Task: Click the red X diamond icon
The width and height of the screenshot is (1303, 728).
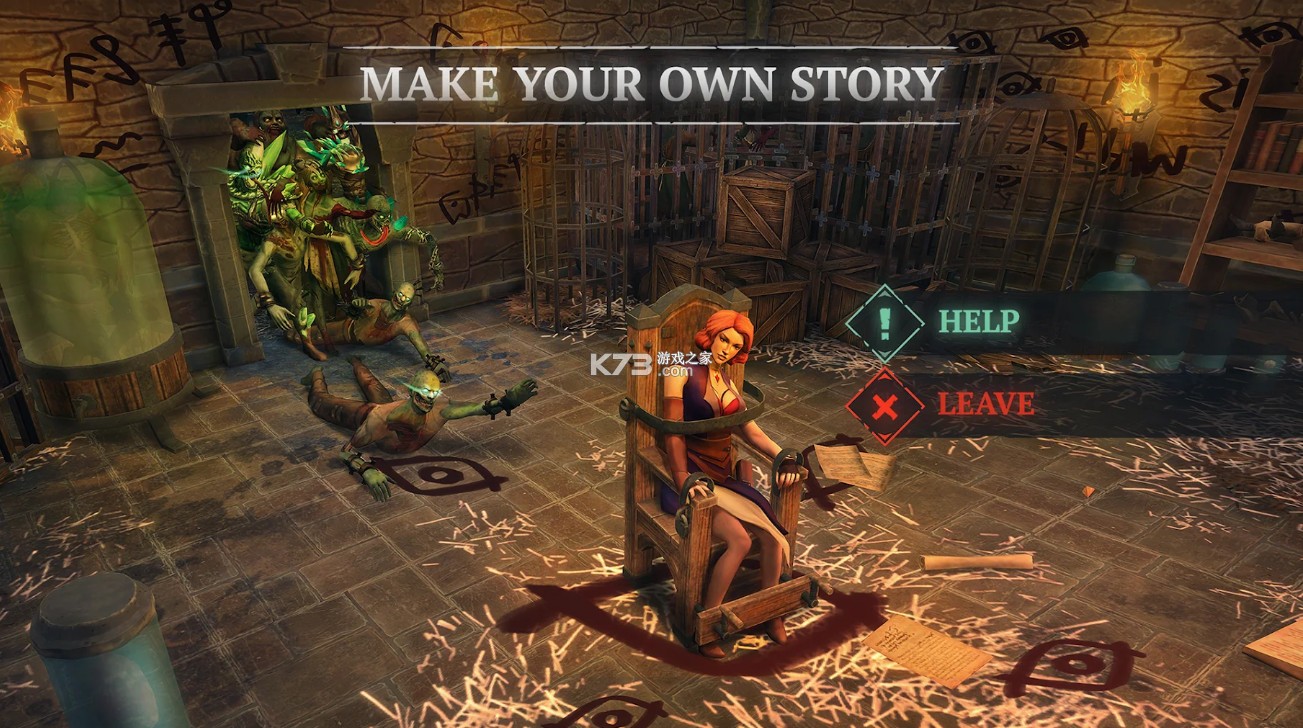Action: (x=884, y=405)
